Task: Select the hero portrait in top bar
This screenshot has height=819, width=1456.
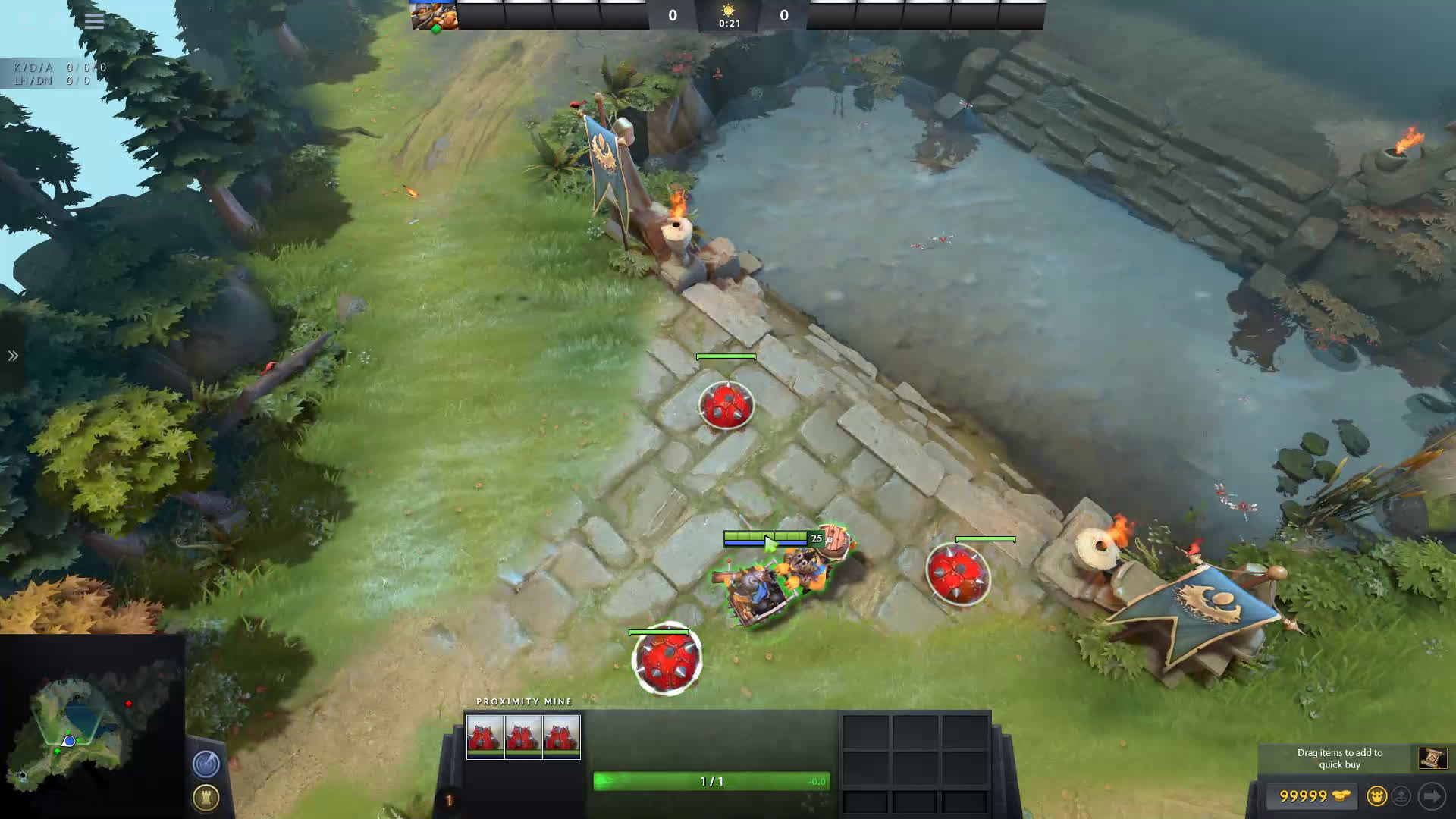Action: pyautogui.click(x=435, y=15)
